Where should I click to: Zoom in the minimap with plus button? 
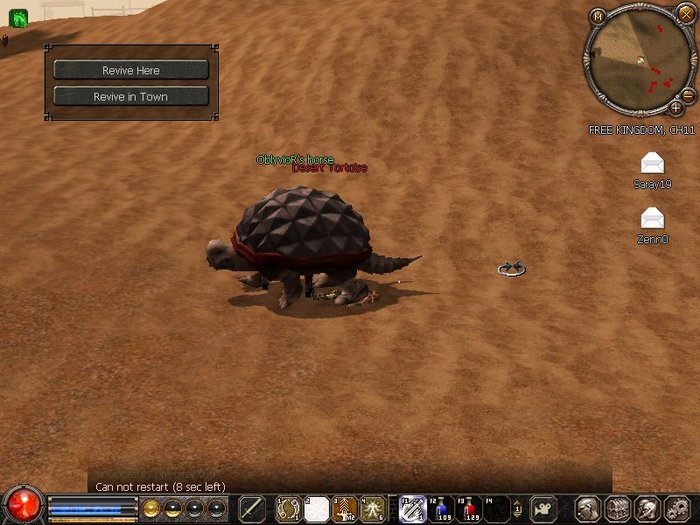coord(676,107)
